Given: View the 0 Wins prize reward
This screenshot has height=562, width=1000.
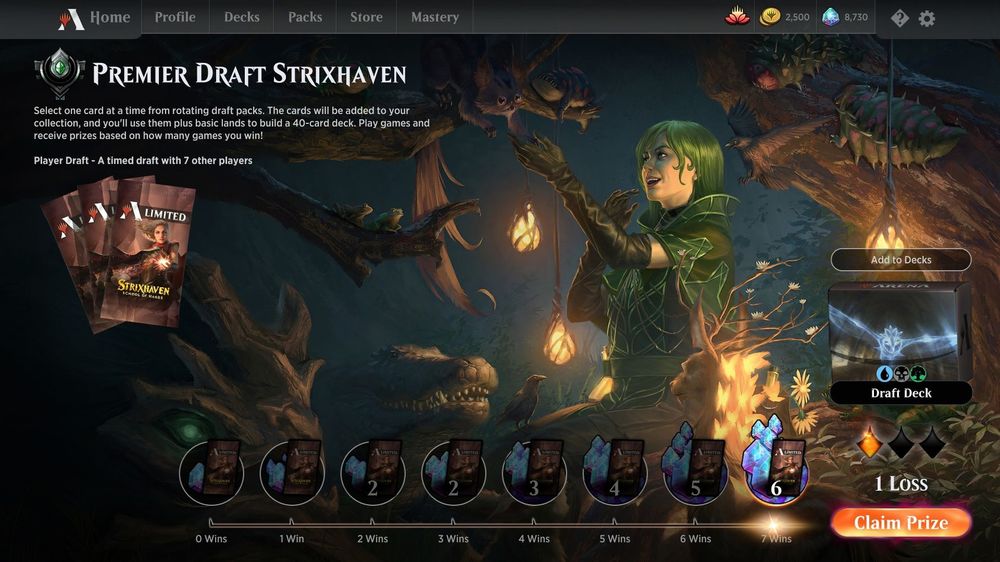Looking at the screenshot, I should click(211, 473).
